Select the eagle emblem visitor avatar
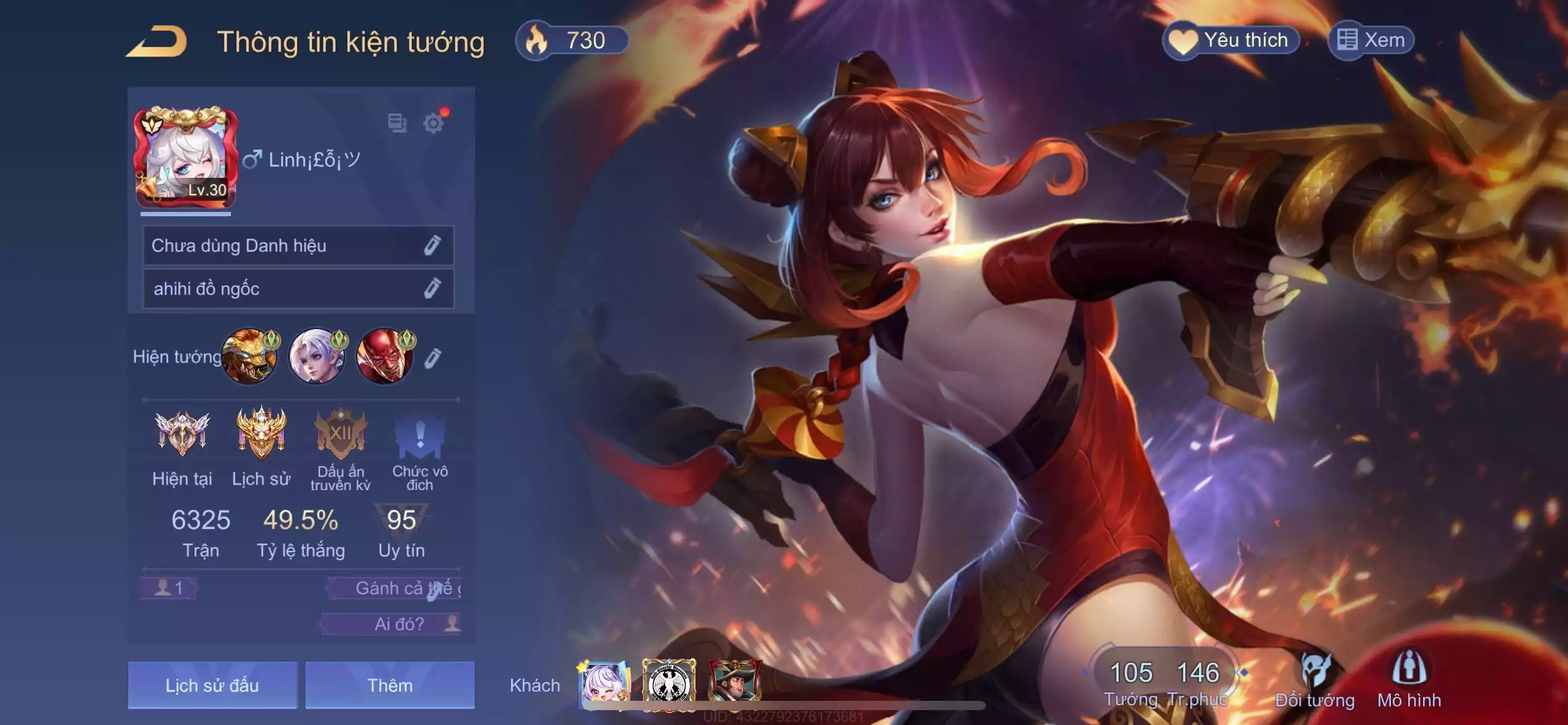Image resolution: width=1568 pixels, height=725 pixels. click(x=669, y=684)
